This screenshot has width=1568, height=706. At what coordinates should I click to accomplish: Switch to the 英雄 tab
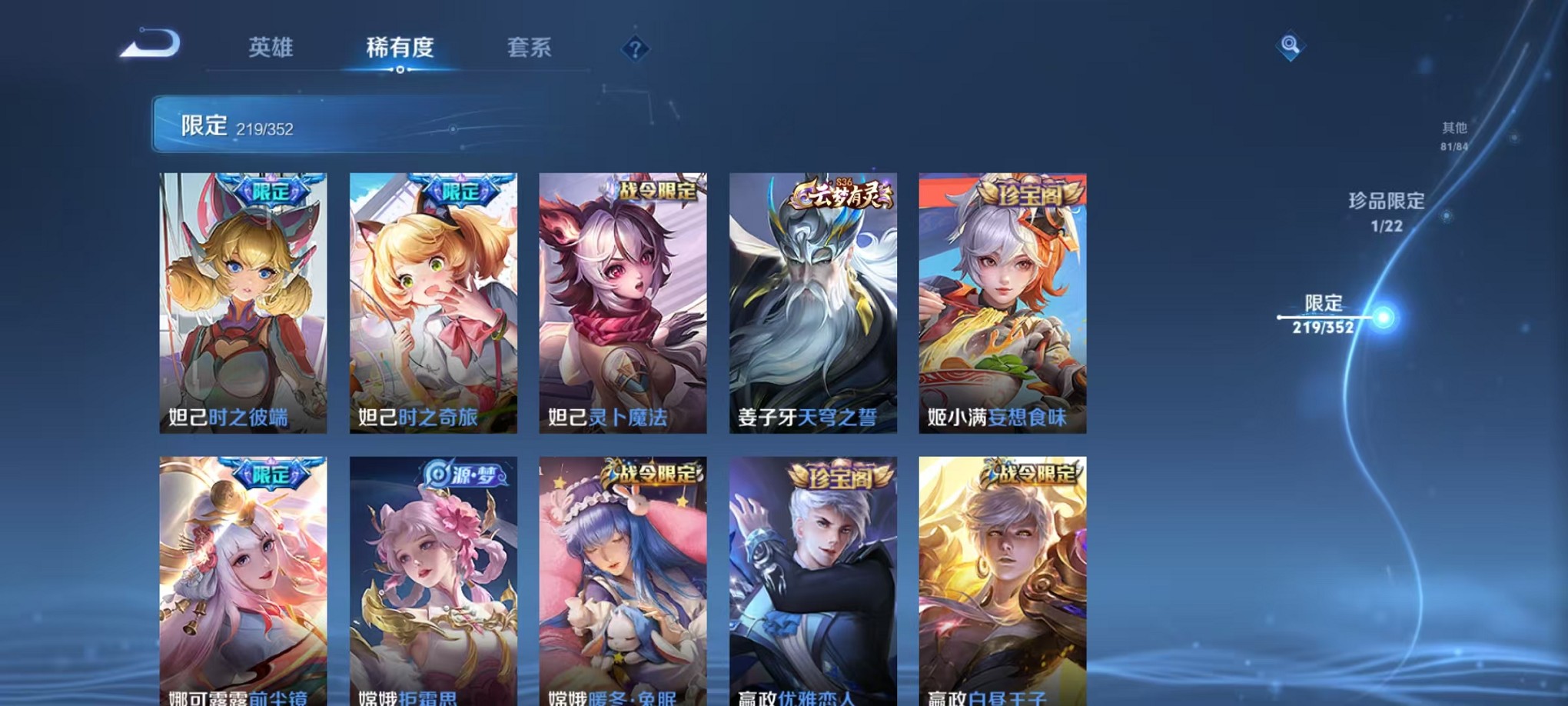point(271,48)
